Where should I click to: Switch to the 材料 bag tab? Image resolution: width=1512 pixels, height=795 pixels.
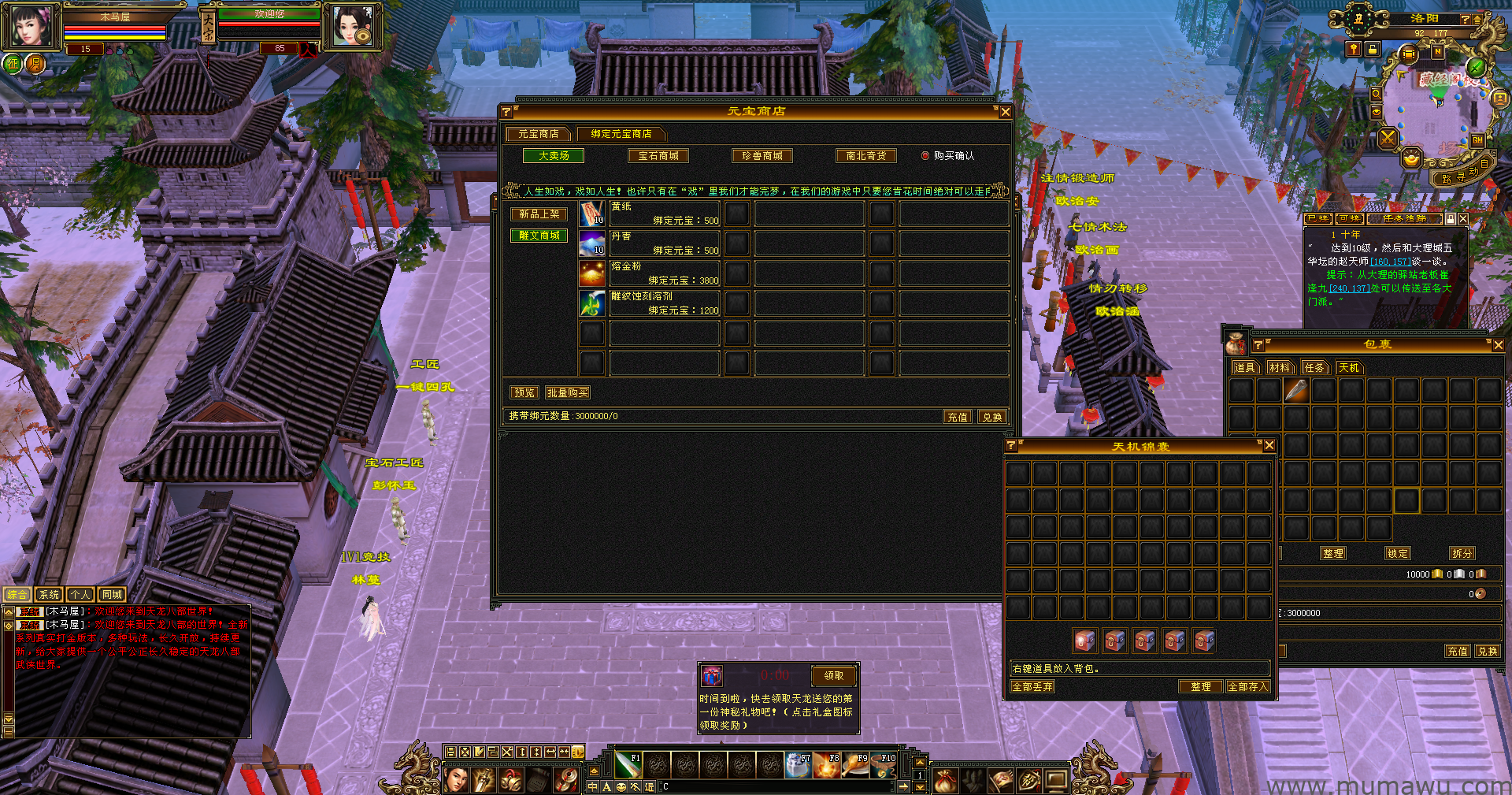[x=1280, y=368]
